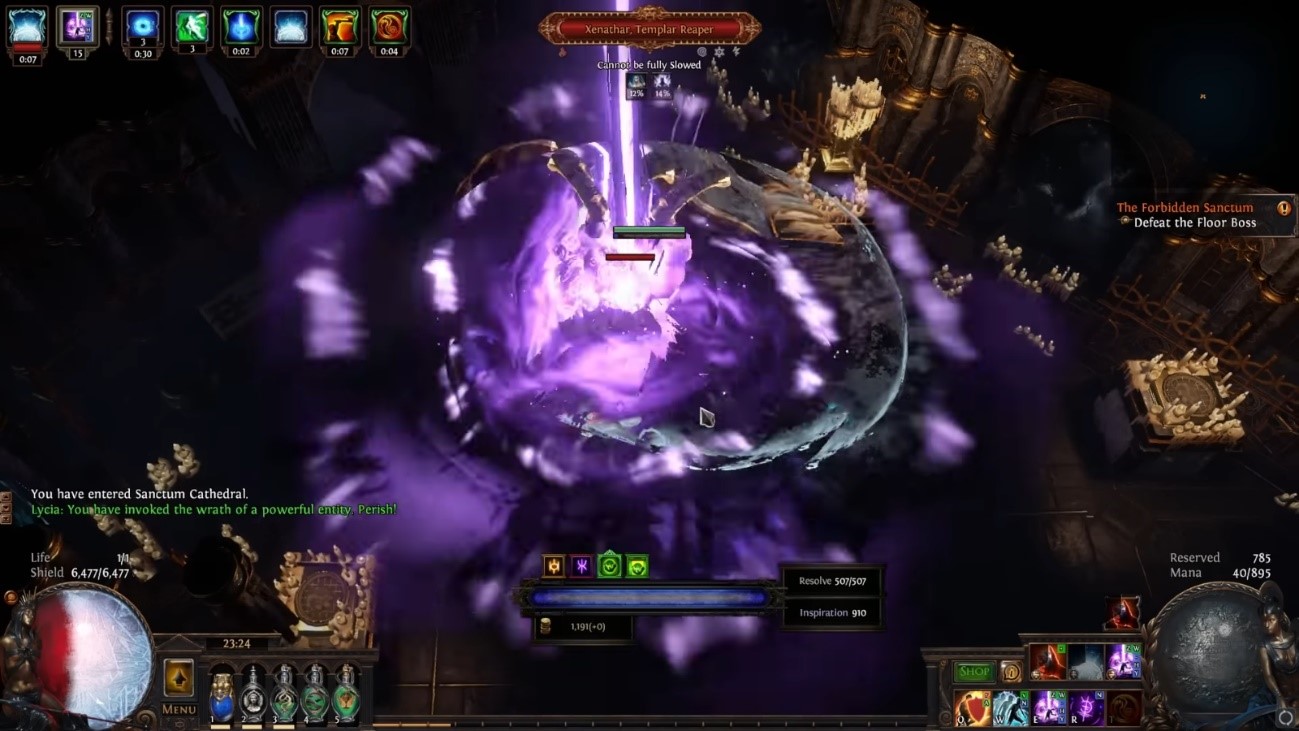Toggle the highlighted arrow icon above the Menu button
This screenshot has width=1299, height=731.
(178, 678)
